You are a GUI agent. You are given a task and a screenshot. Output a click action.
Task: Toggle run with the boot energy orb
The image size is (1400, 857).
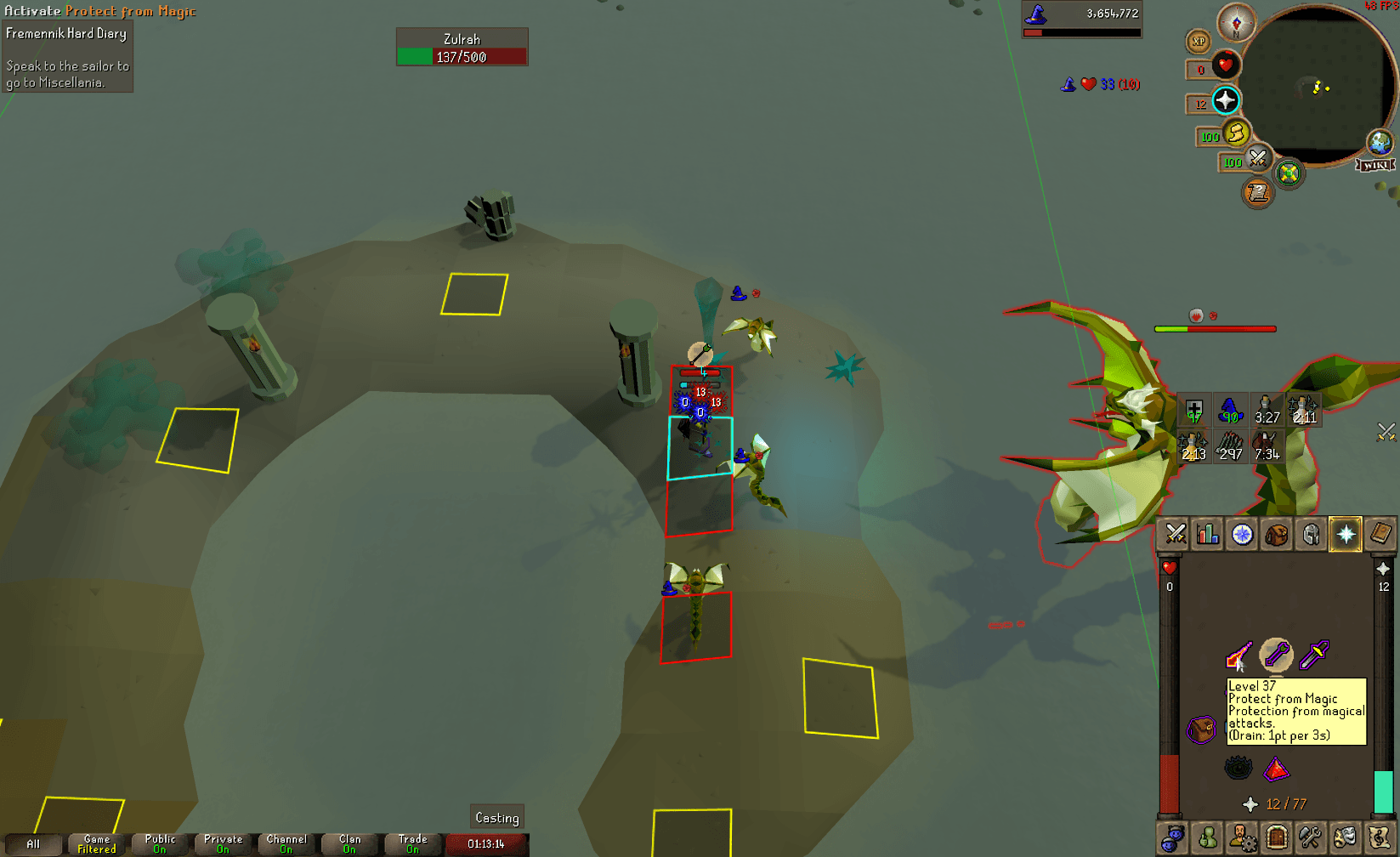click(1235, 135)
